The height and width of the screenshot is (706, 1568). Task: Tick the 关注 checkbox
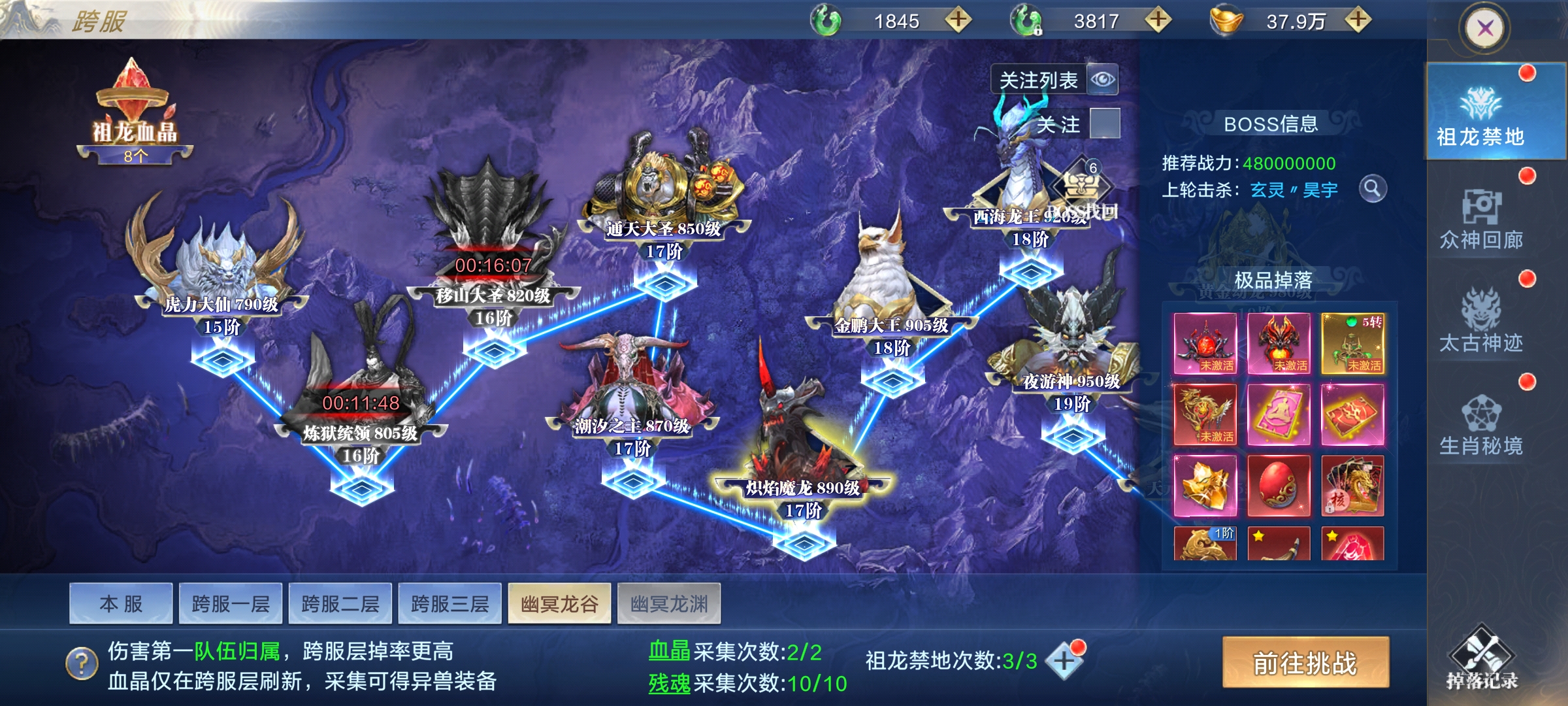point(1105,124)
